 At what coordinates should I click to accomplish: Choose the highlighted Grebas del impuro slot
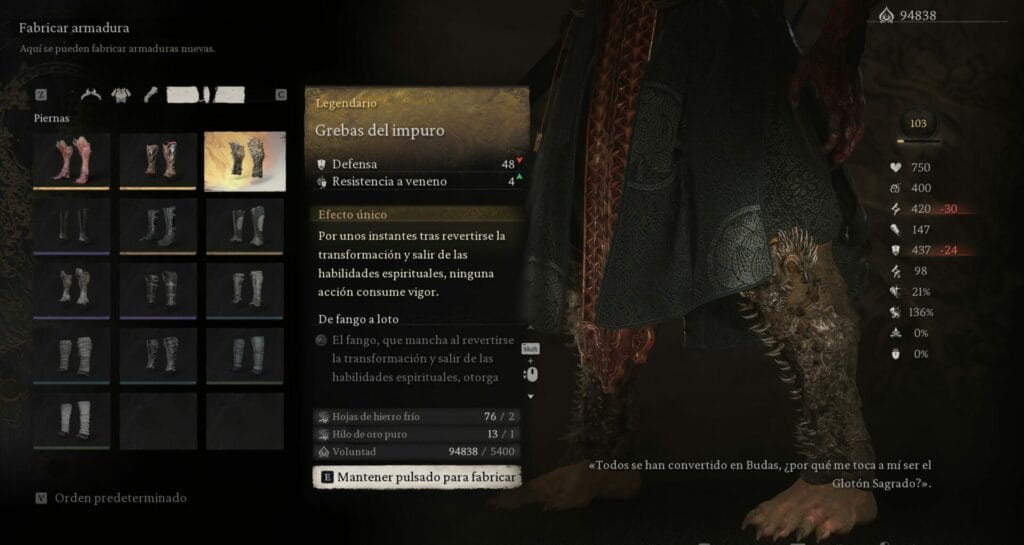[244, 160]
